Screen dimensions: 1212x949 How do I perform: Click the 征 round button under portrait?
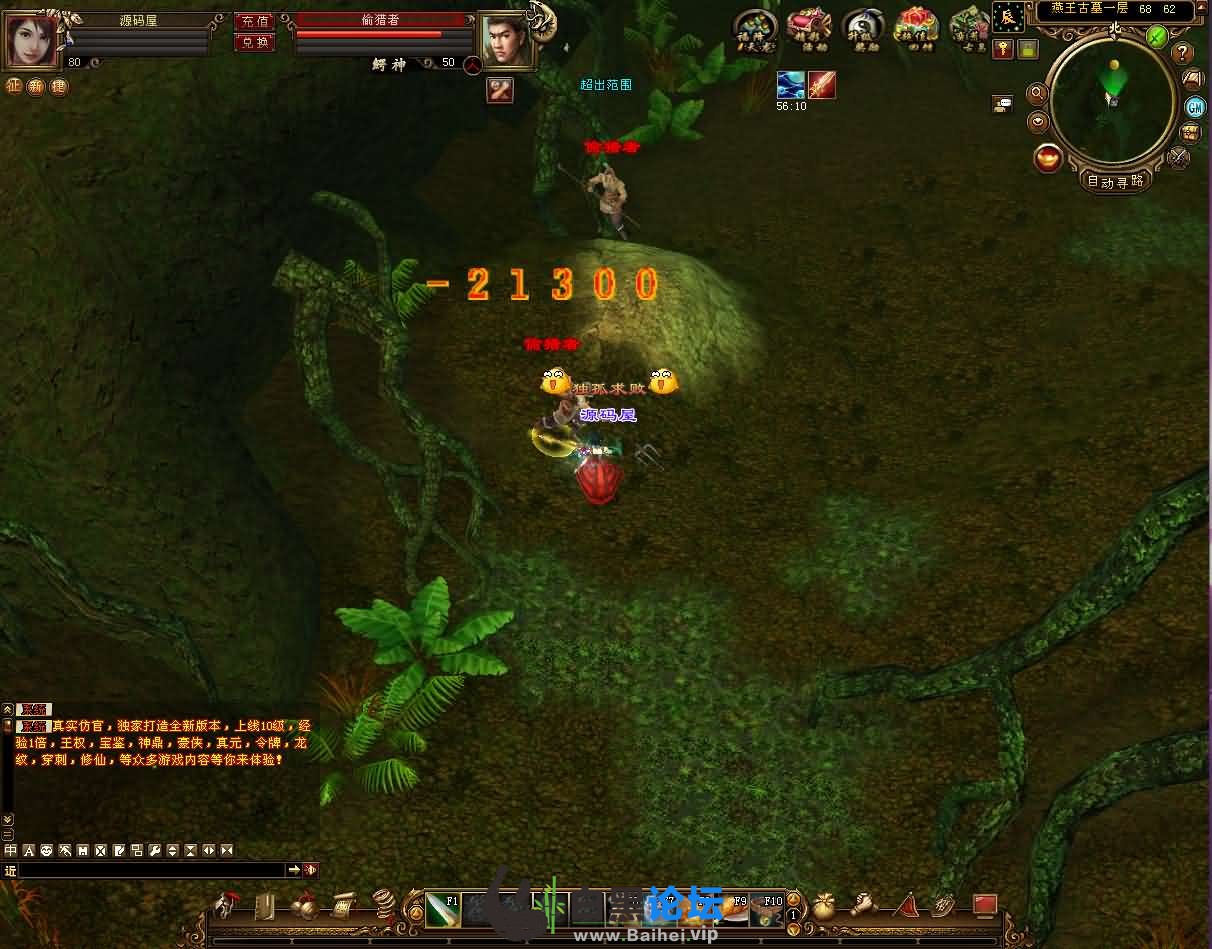[14, 86]
